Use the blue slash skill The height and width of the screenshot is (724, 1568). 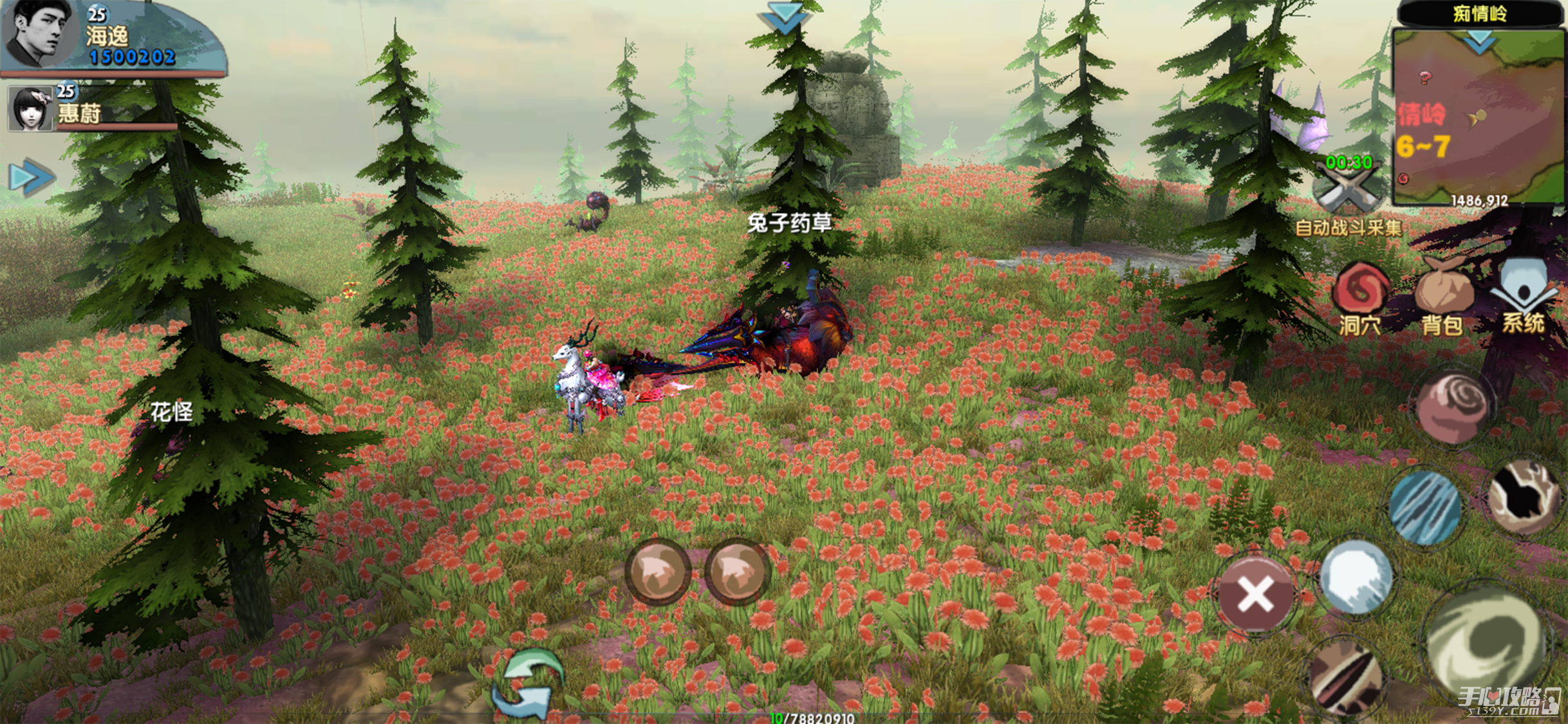tap(1426, 506)
